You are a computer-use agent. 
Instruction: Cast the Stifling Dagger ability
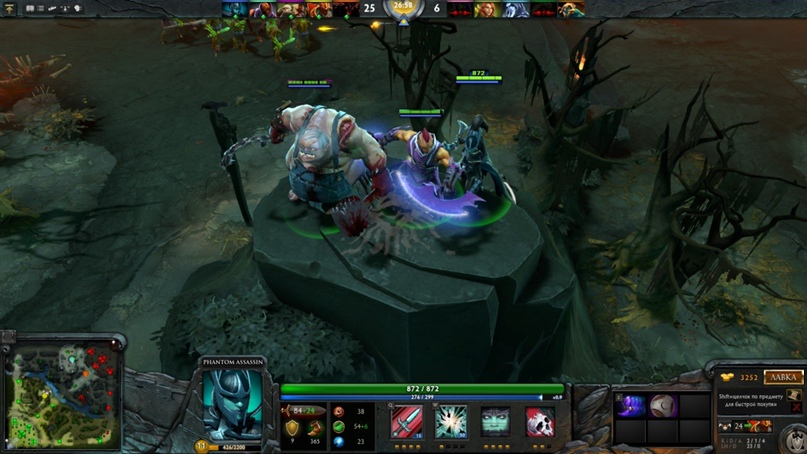406,423
